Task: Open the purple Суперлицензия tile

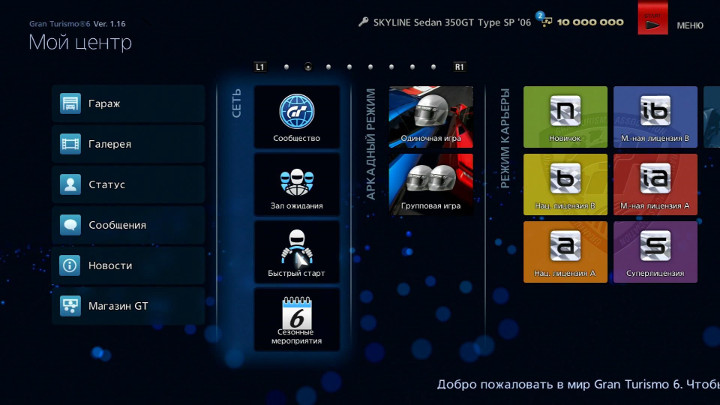Action: (x=655, y=252)
